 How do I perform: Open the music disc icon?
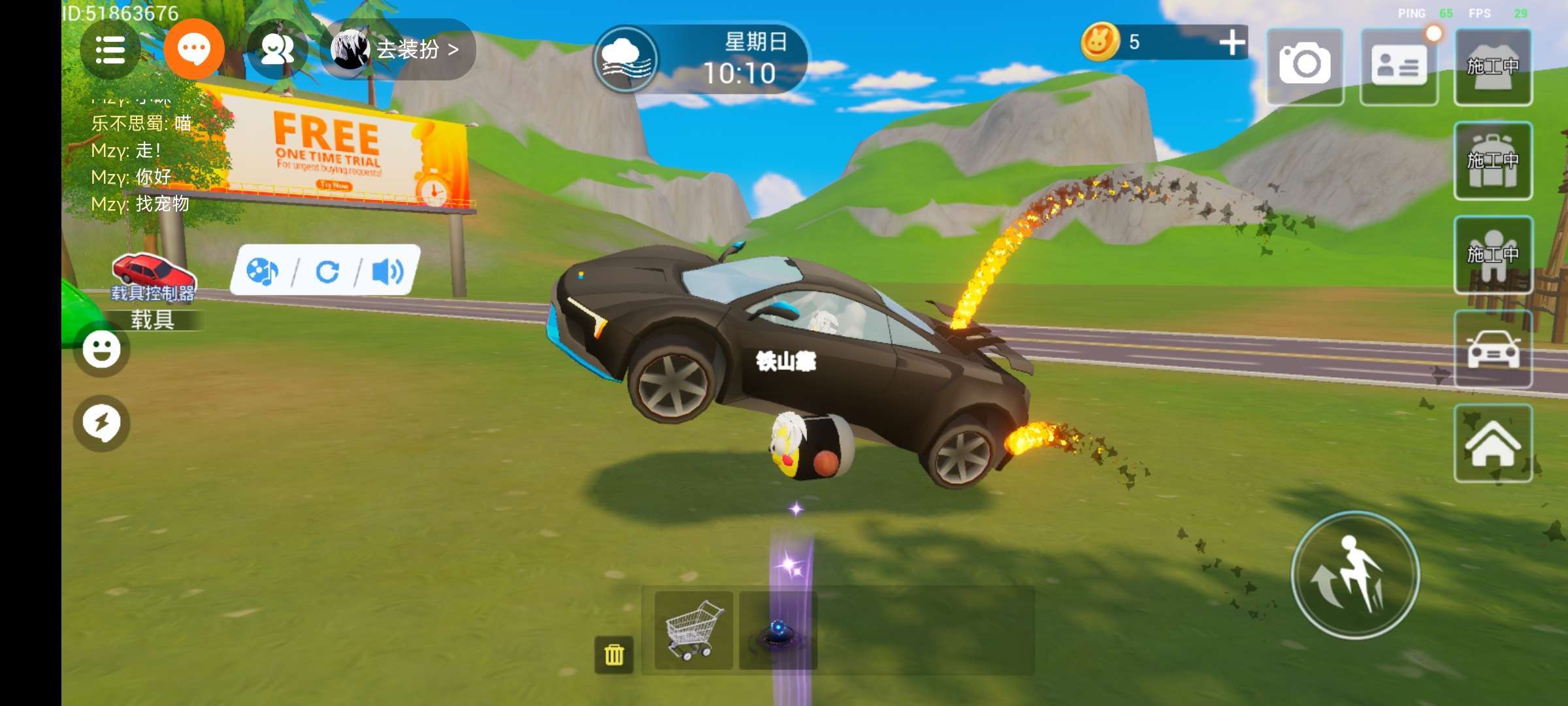point(262,271)
